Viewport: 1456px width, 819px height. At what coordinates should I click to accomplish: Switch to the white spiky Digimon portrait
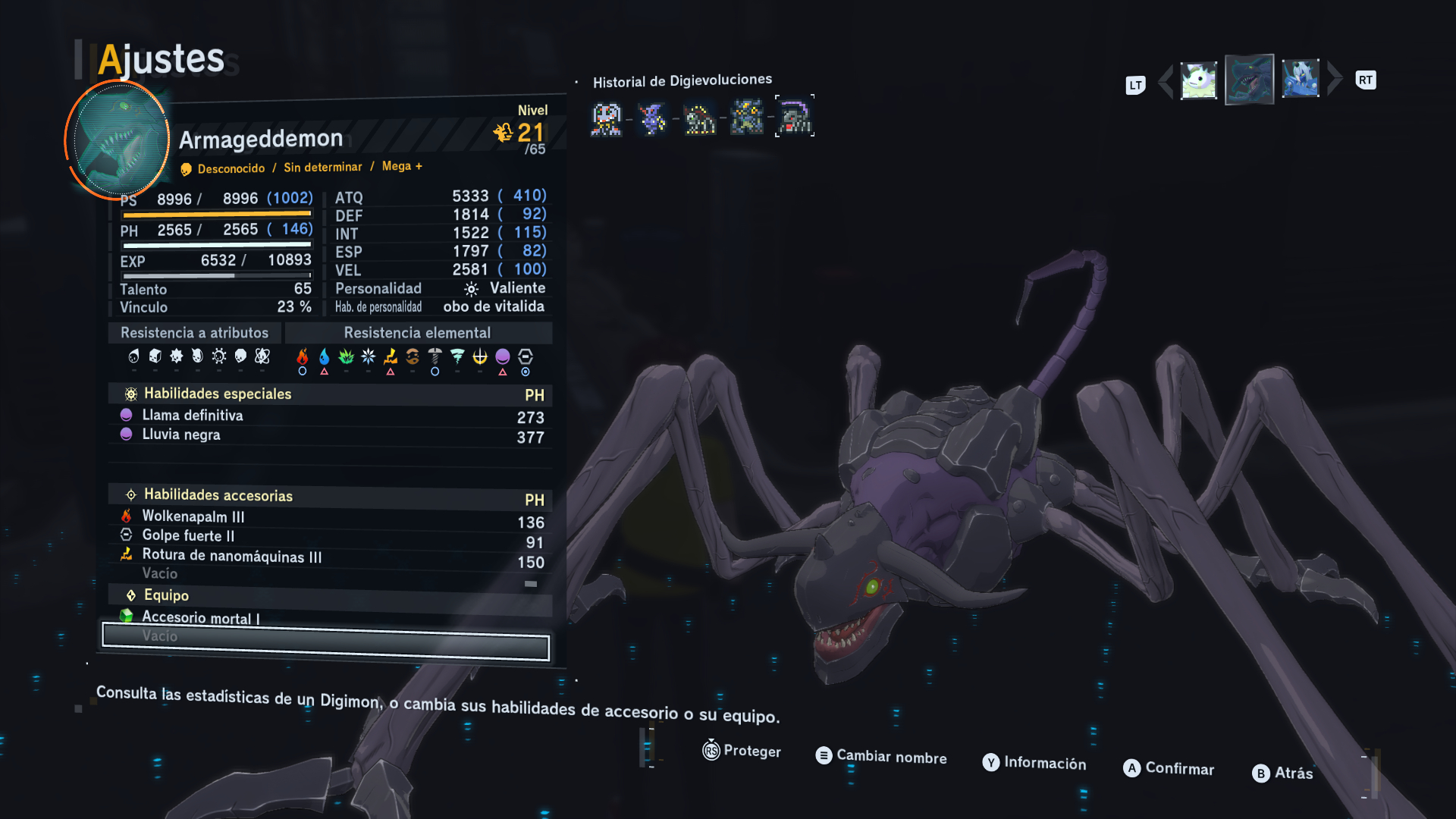click(x=1198, y=80)
